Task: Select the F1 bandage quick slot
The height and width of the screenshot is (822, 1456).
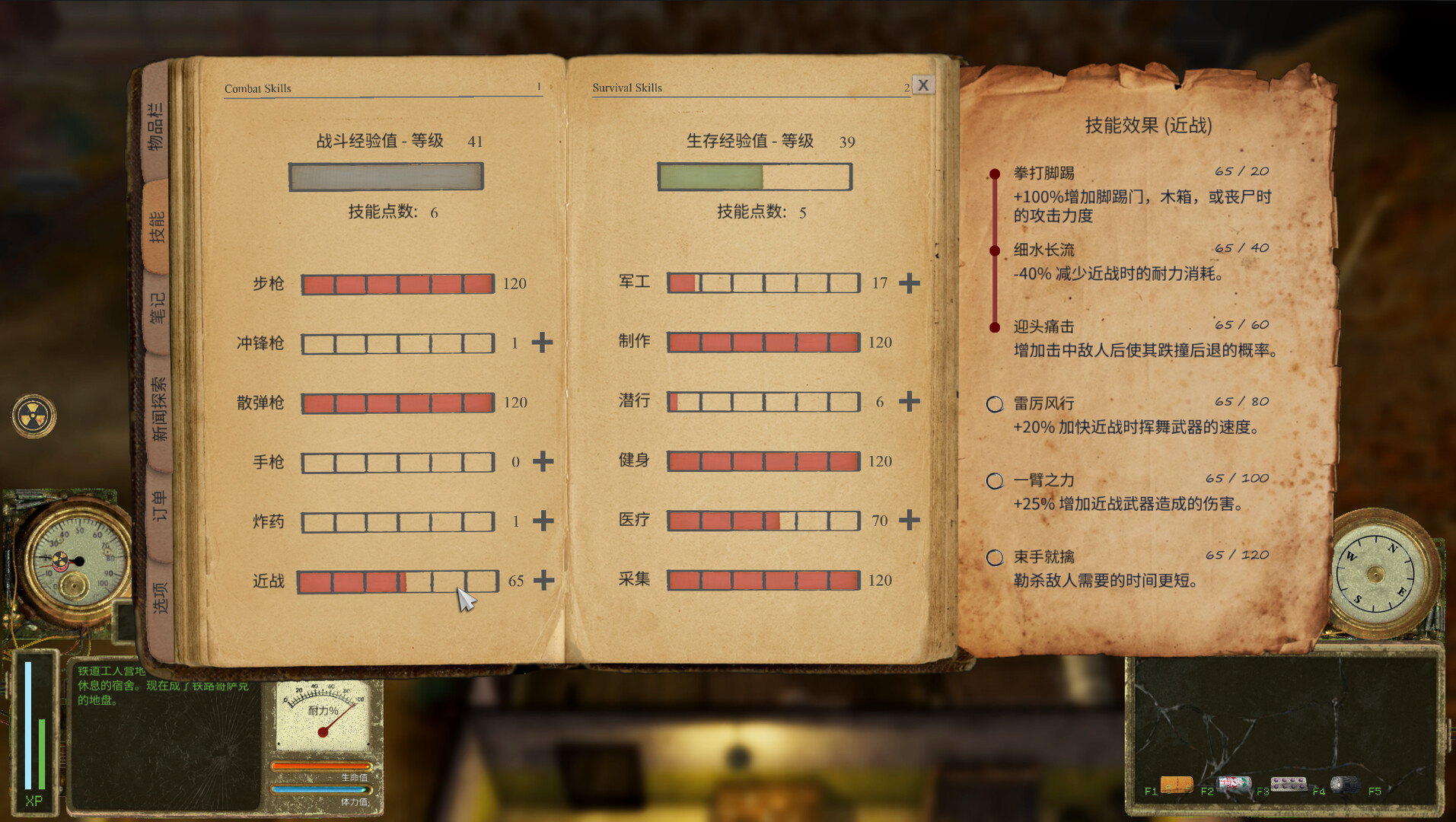Action: pyautogui.click(x=1176, y=783)
